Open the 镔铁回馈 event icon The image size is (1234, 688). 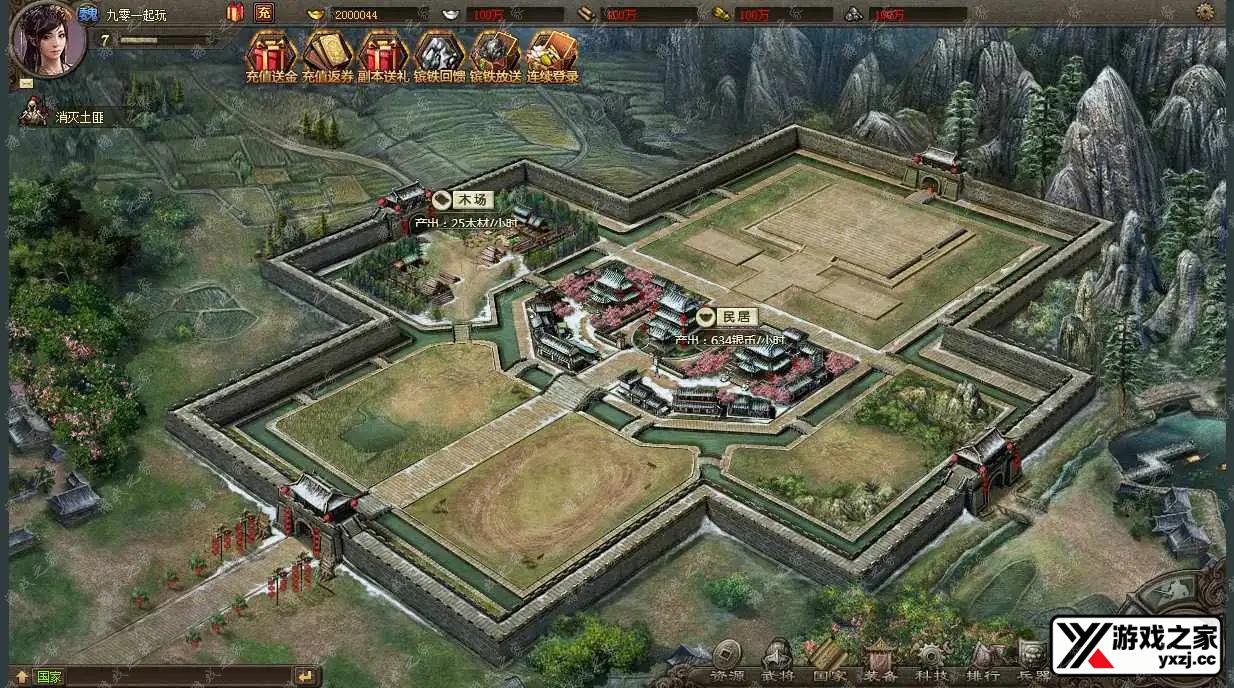(439, 54)
